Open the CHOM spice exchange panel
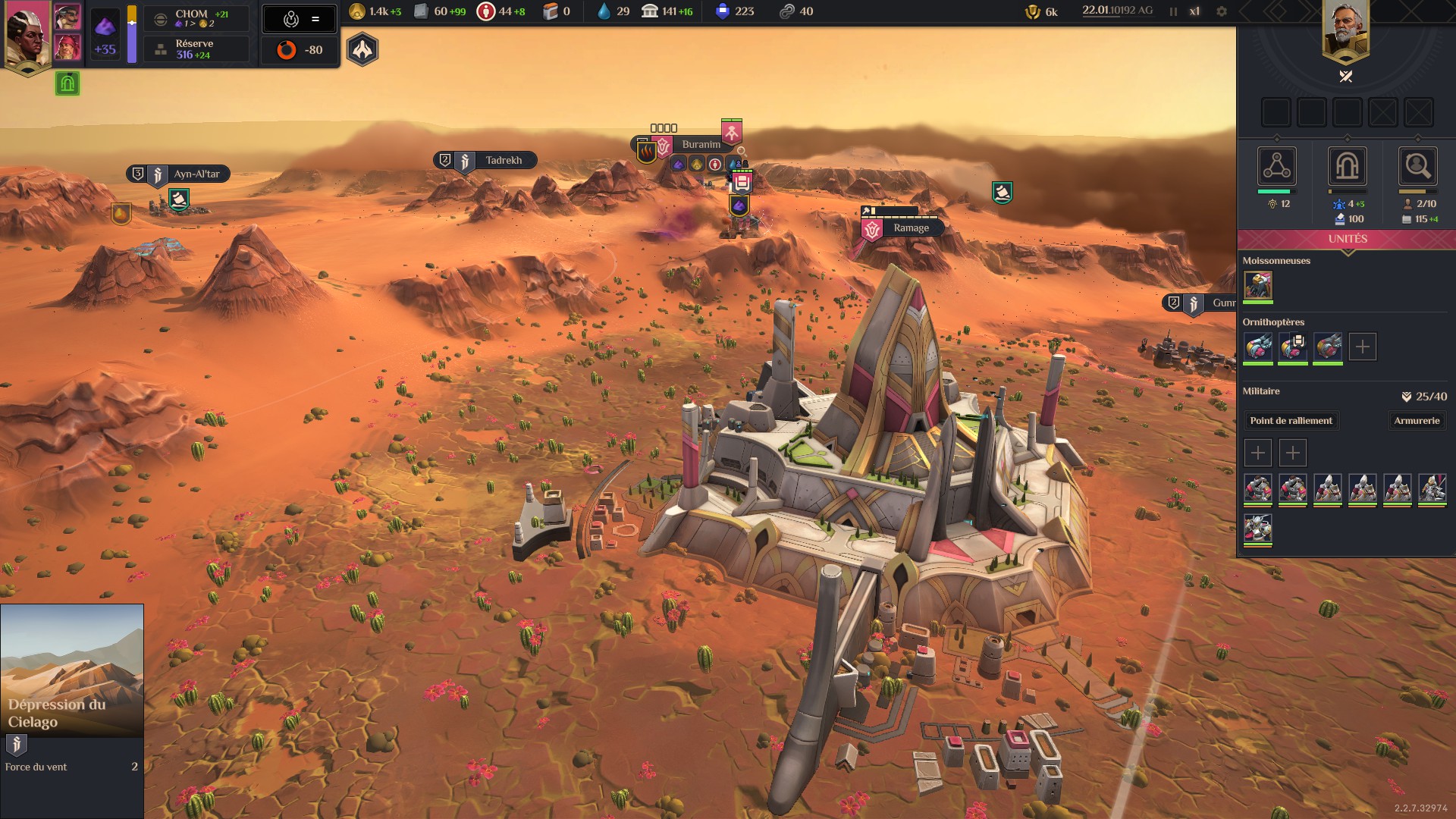The image size is (1456, 819). coord(196,19)
